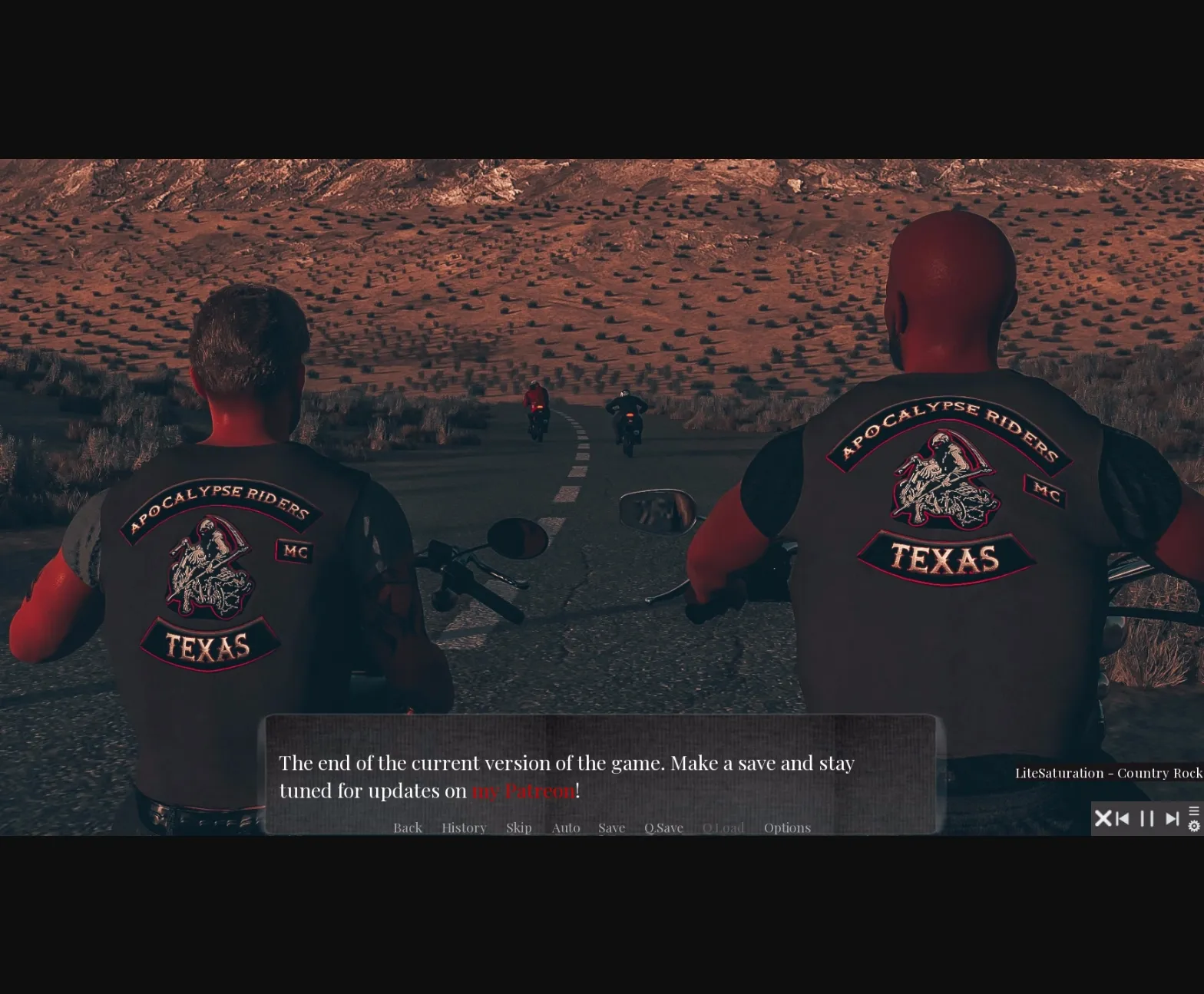Toggle Auto-read dialogue mode

(566, 827)
